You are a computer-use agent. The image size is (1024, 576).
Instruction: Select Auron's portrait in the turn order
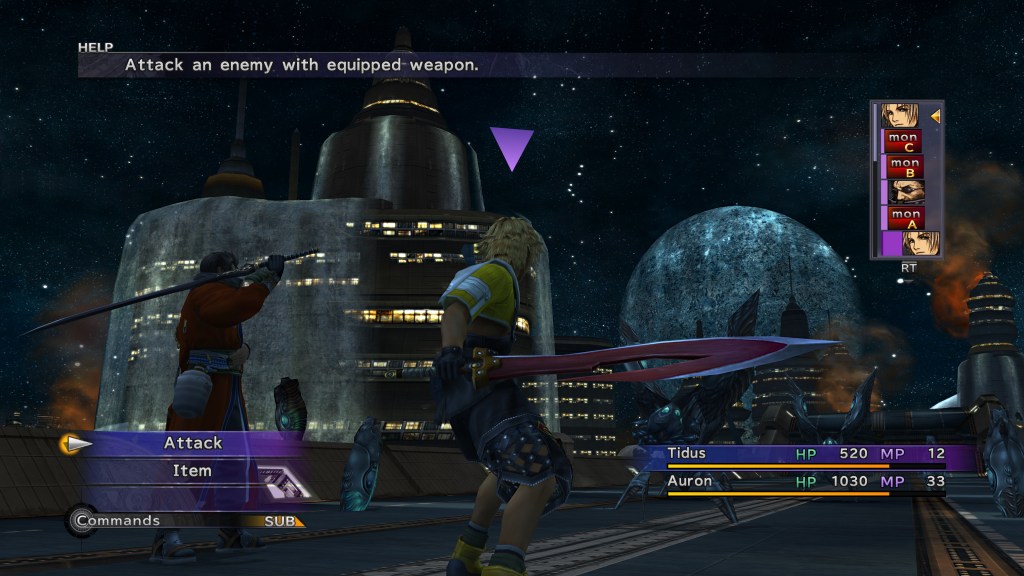(904, 192)
